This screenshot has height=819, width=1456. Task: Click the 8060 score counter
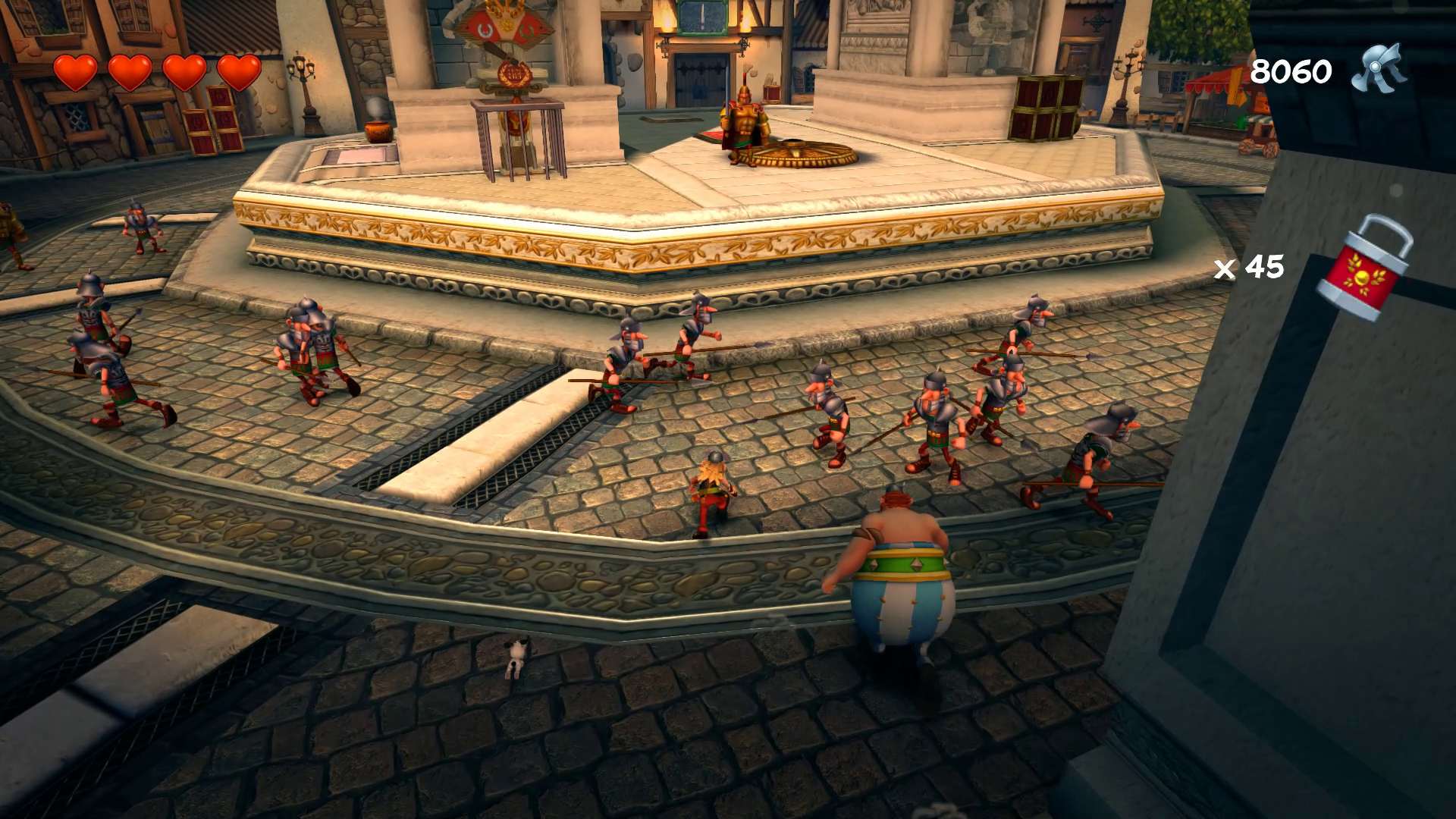pos(1291,70)
